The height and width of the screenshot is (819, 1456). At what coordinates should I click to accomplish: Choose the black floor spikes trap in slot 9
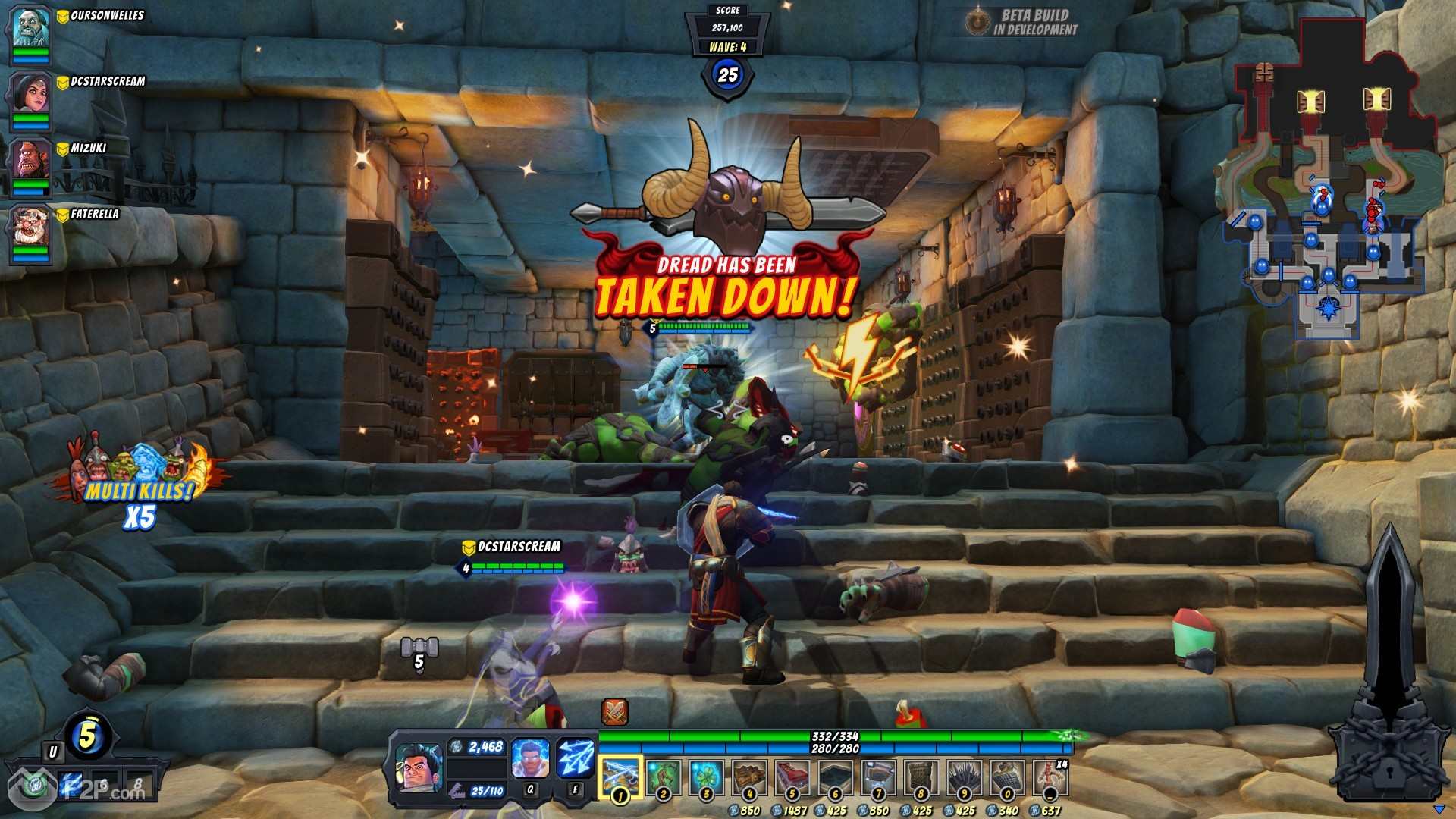pos(965,776)
